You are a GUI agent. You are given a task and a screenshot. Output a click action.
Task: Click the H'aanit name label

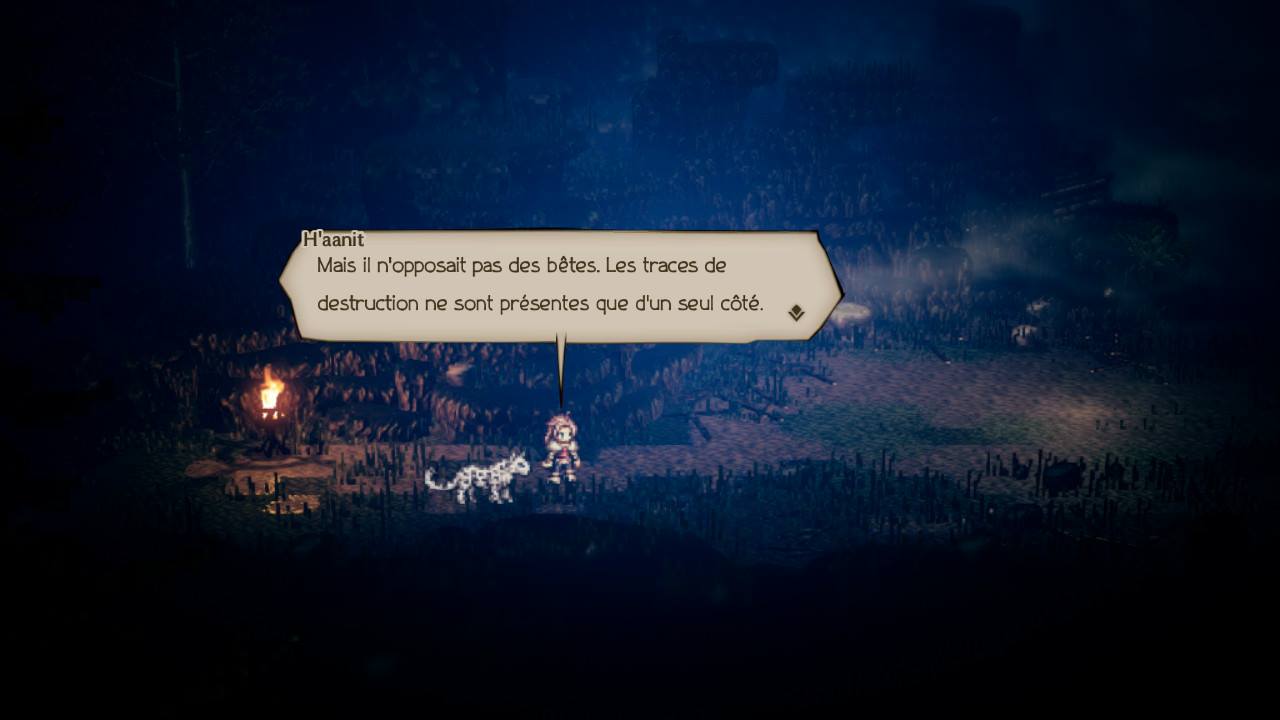click(333, 238)
